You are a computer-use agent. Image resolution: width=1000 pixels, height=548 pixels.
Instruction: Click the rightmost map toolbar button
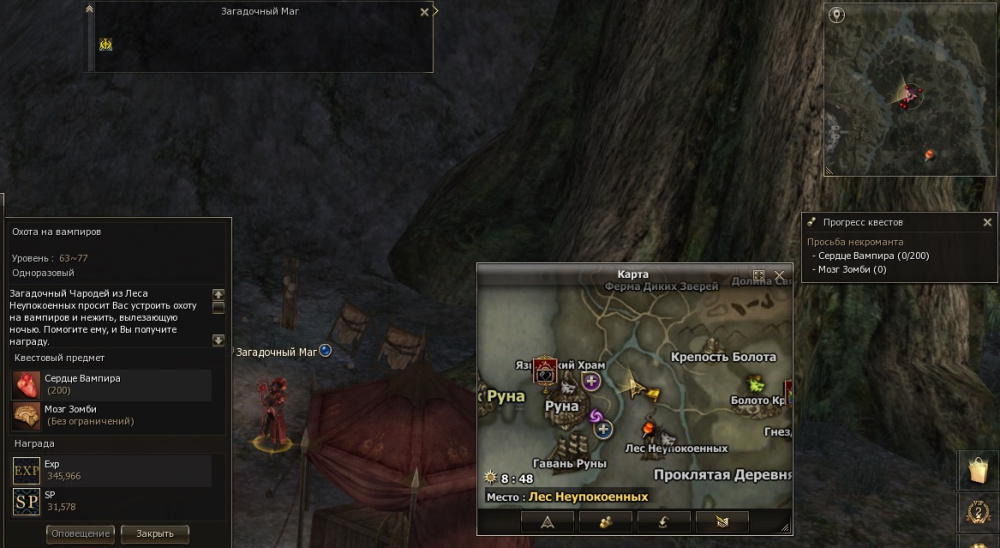point(720,521)
